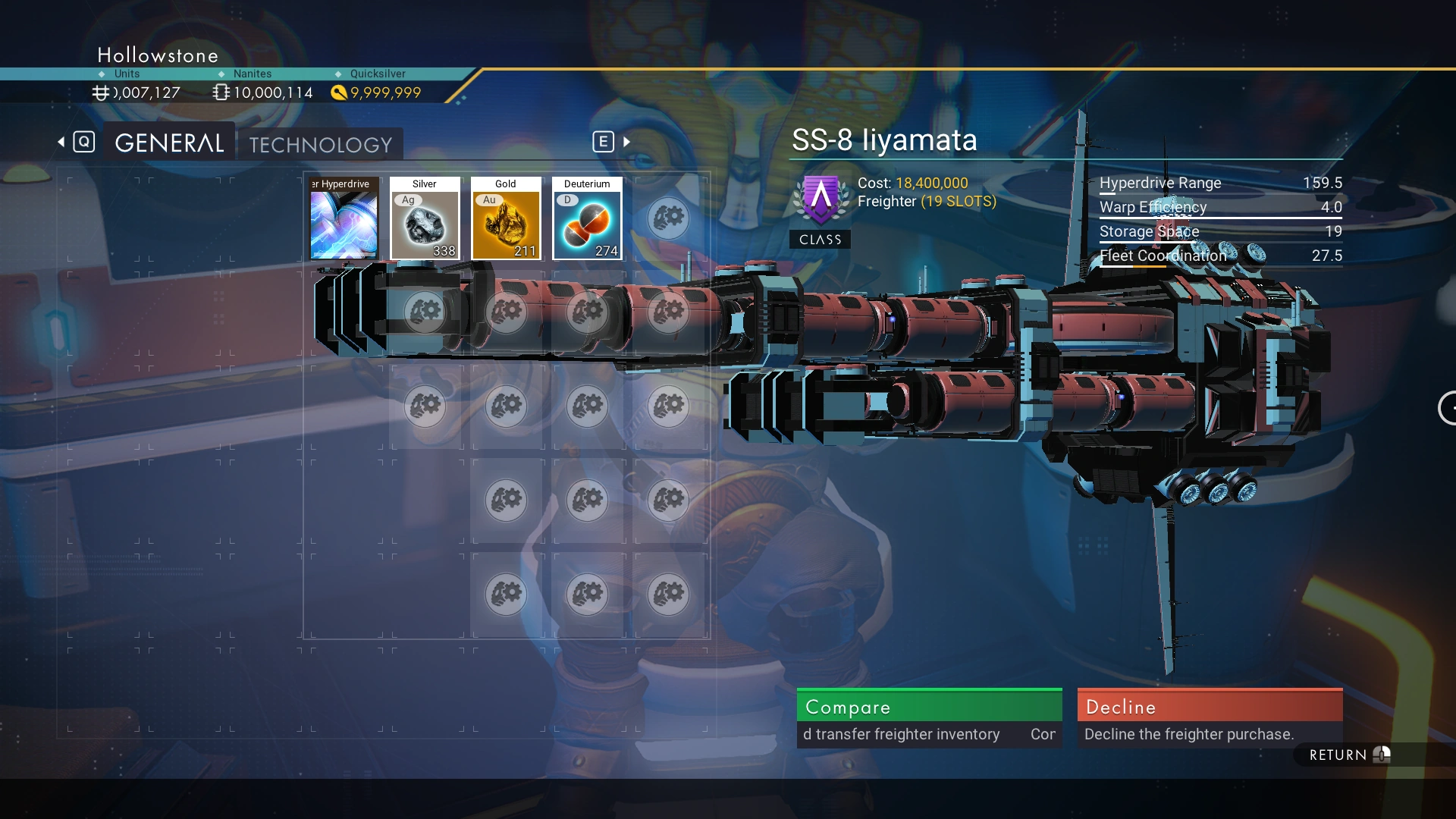Select the Gold resource slot

click(x=506, y=219)
